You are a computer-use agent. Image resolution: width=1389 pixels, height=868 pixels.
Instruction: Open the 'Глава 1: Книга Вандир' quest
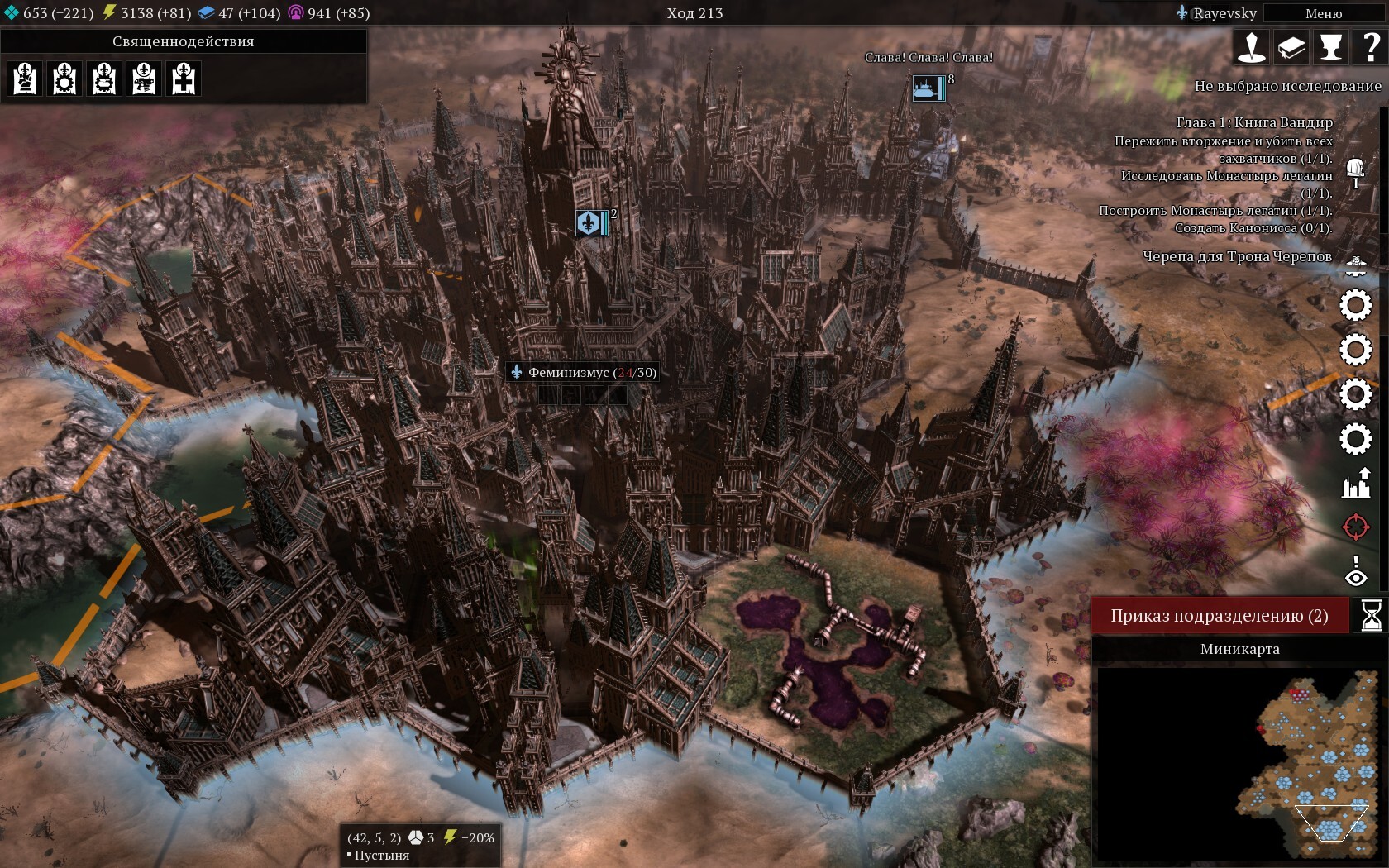click(1254, 122)
